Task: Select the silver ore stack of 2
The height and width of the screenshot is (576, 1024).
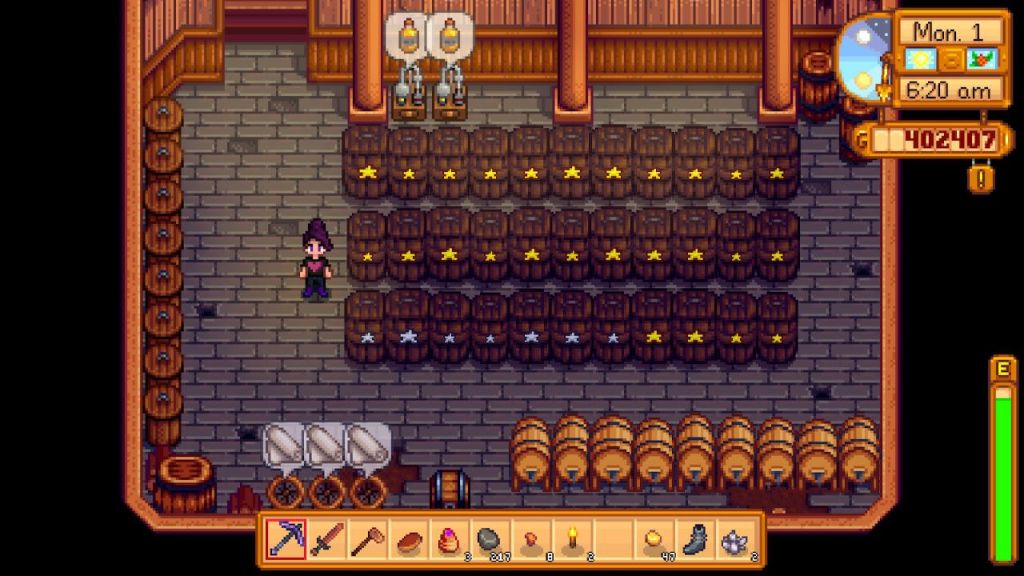Action: coord(737,541)
